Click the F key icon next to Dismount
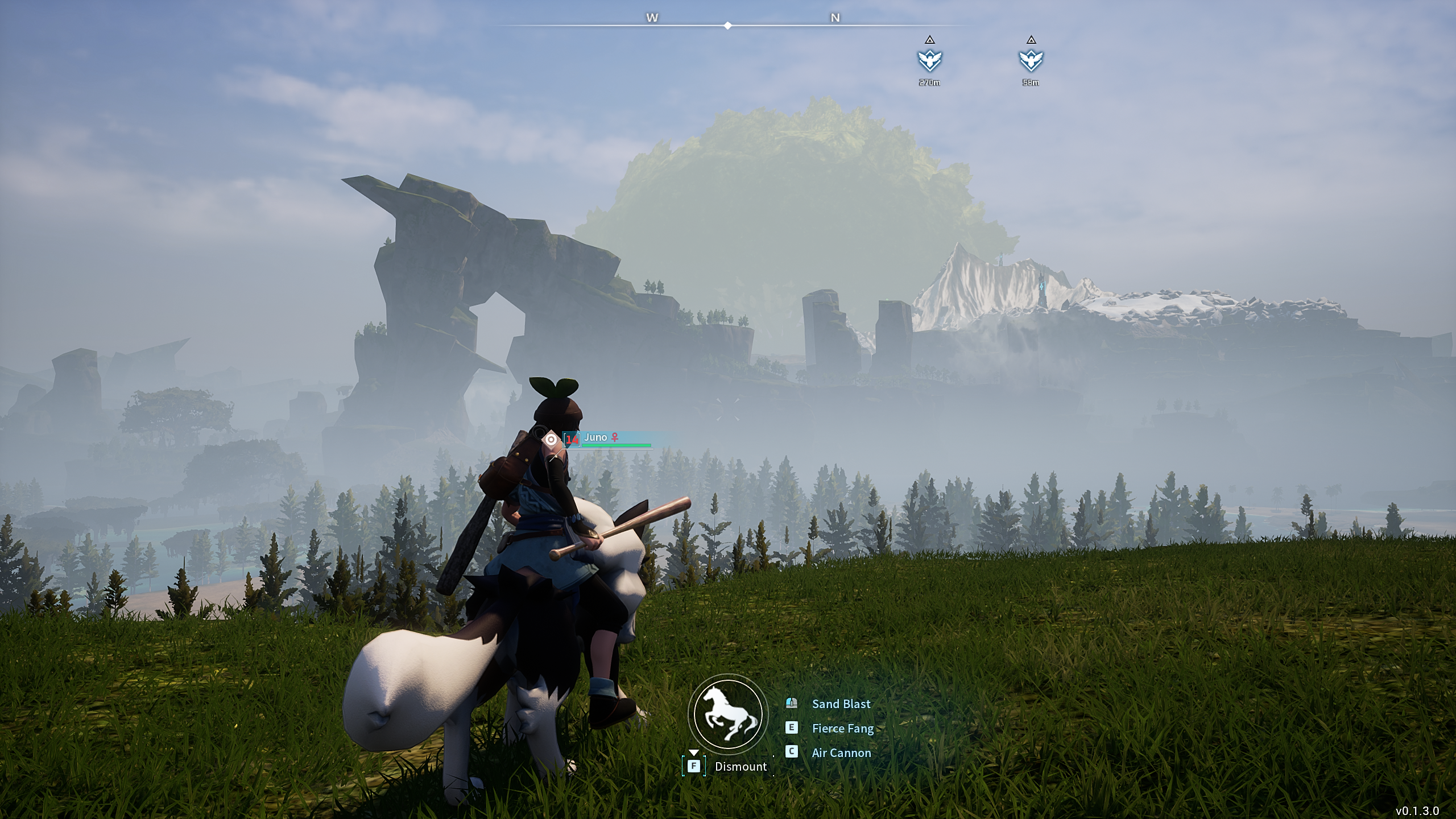 [693, 766]
